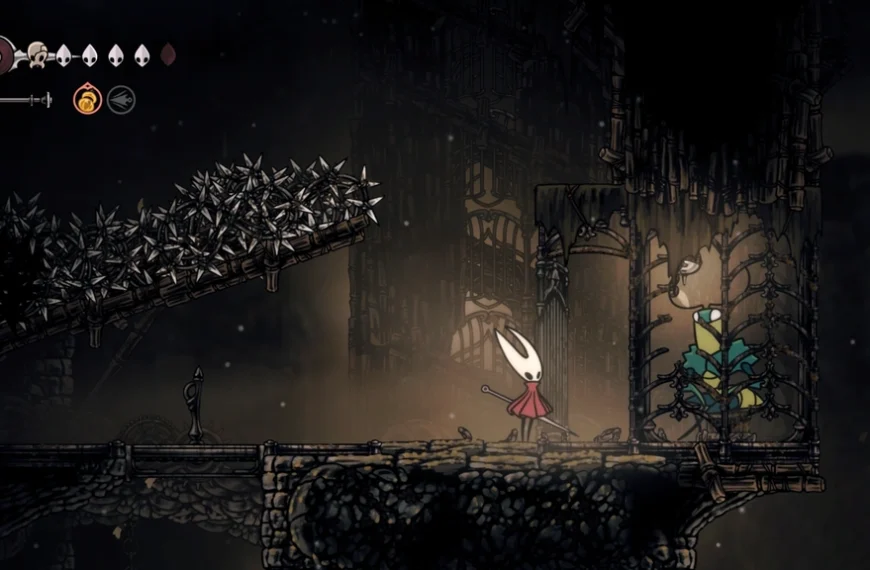Select the grey dart tool icon
Image resolution: width=870 pixels, height=570 pixels.
[x=121, y=100]
